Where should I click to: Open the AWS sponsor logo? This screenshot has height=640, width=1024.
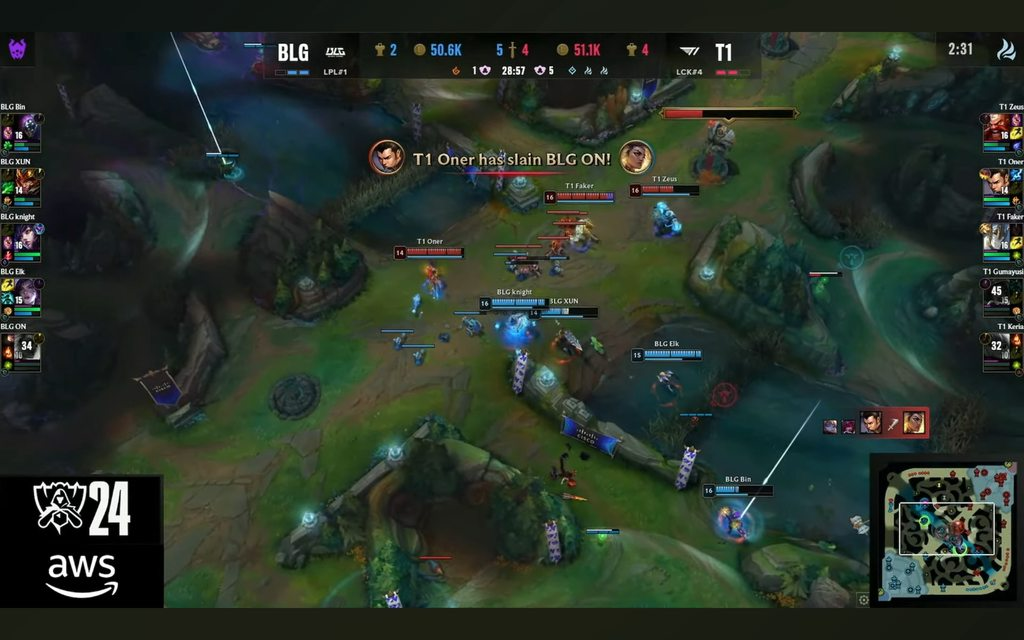[82, 574]
